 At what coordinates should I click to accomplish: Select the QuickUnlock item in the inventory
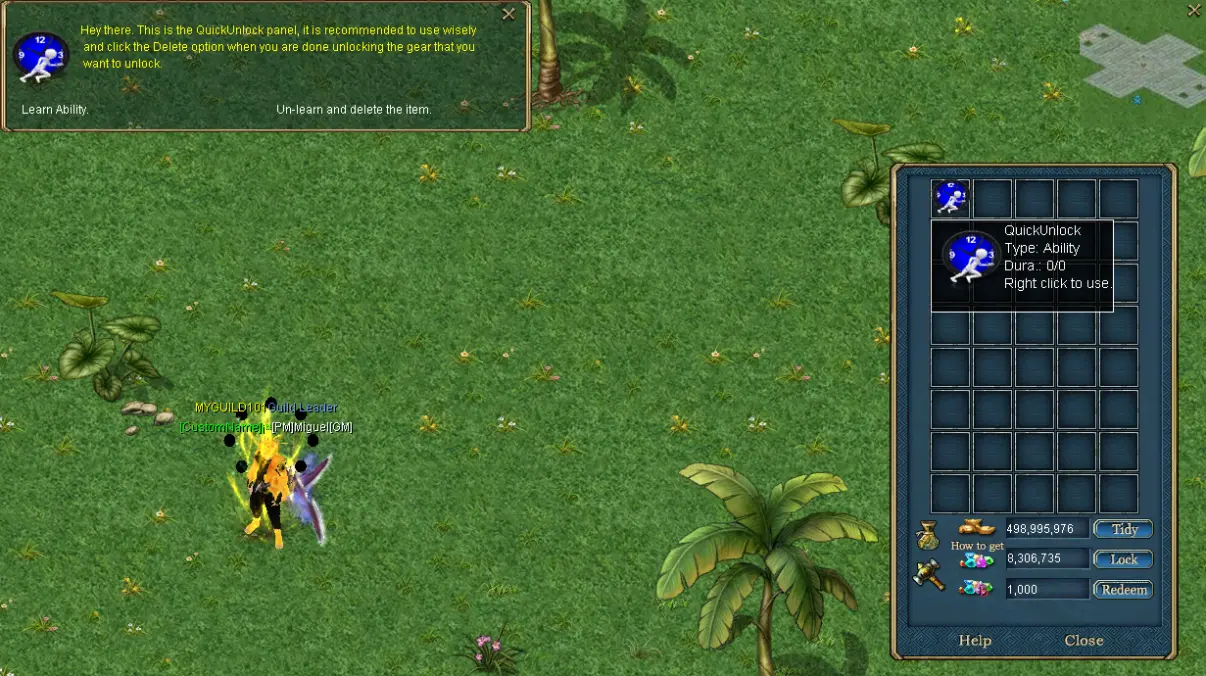950,197
